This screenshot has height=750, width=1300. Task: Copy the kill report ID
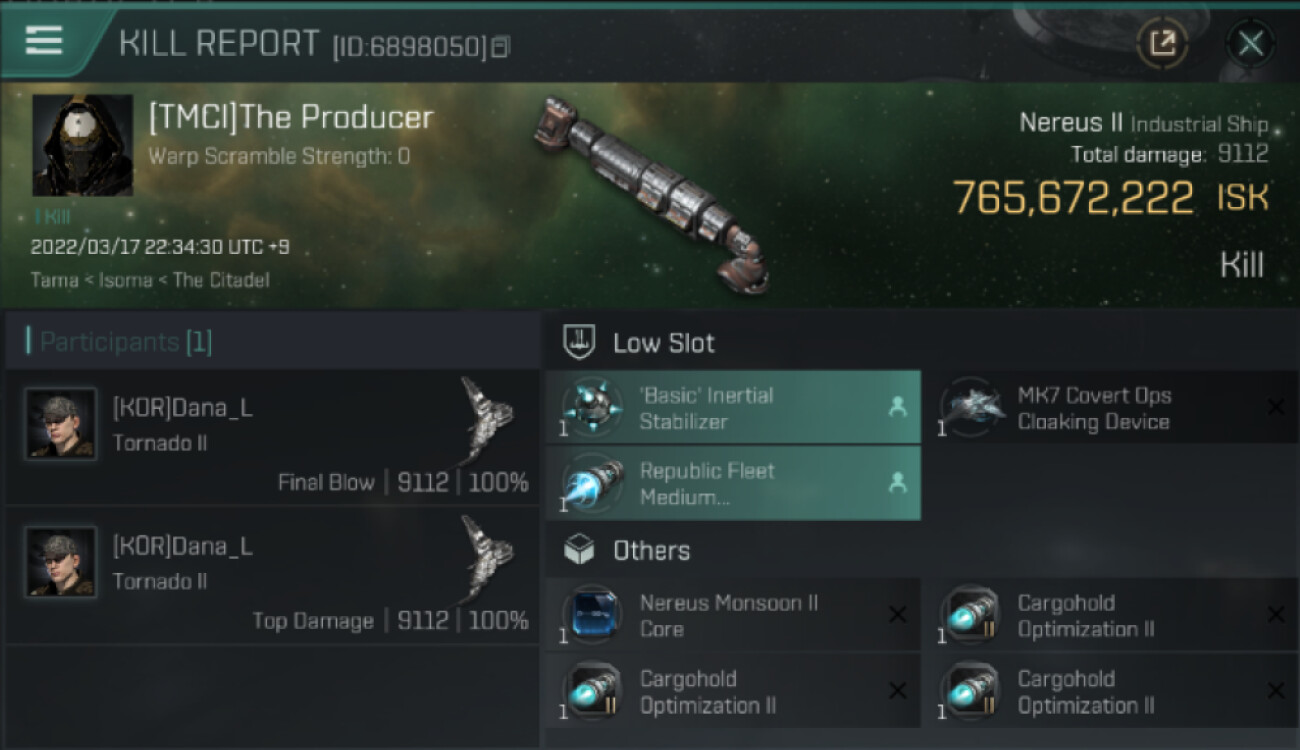[501, 46]
